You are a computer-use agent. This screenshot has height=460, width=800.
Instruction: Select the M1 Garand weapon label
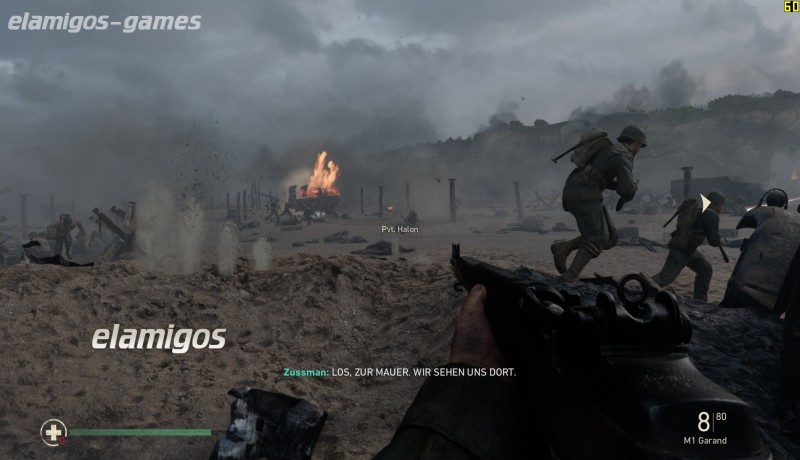706,440
